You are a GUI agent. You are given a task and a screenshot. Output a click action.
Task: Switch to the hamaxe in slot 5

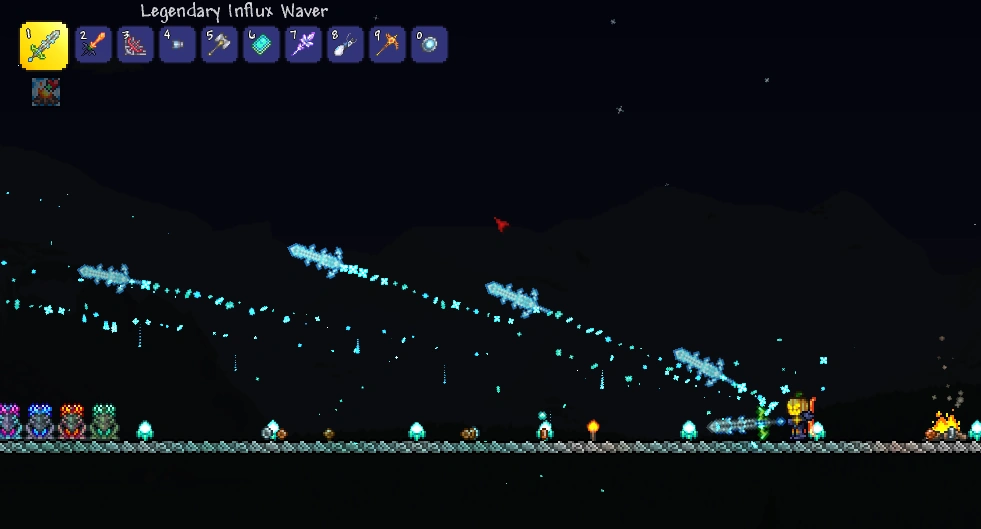[x=219, y=45]
